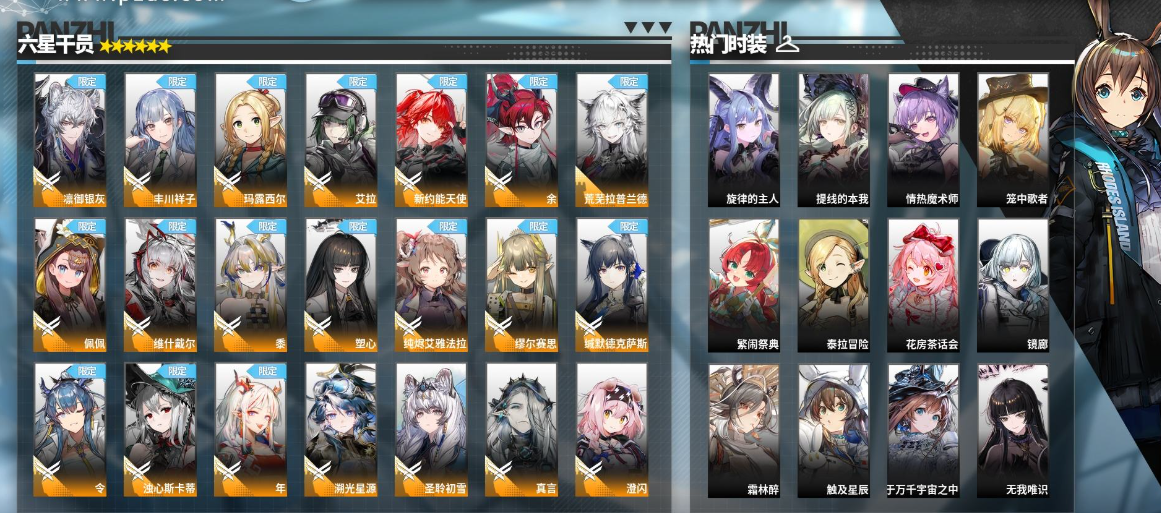Choose the 佩佩 operator card
Viewport: 1161px width, 513px height.
[70, 285]
